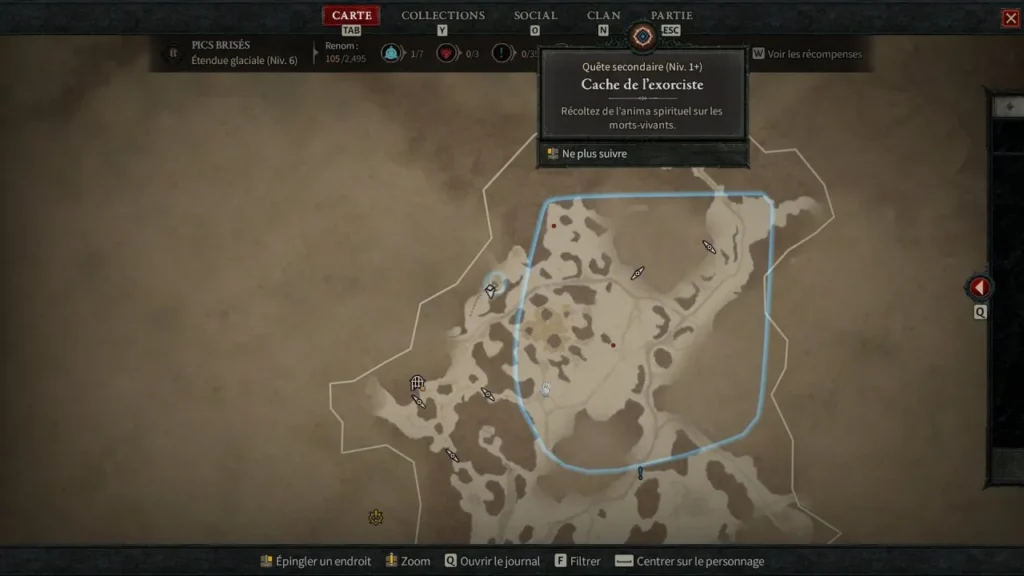The width and height of the screenshot is (1024, 576).
Task: Select the Pics brisés region emblem
Action: [x=172, y=52]
